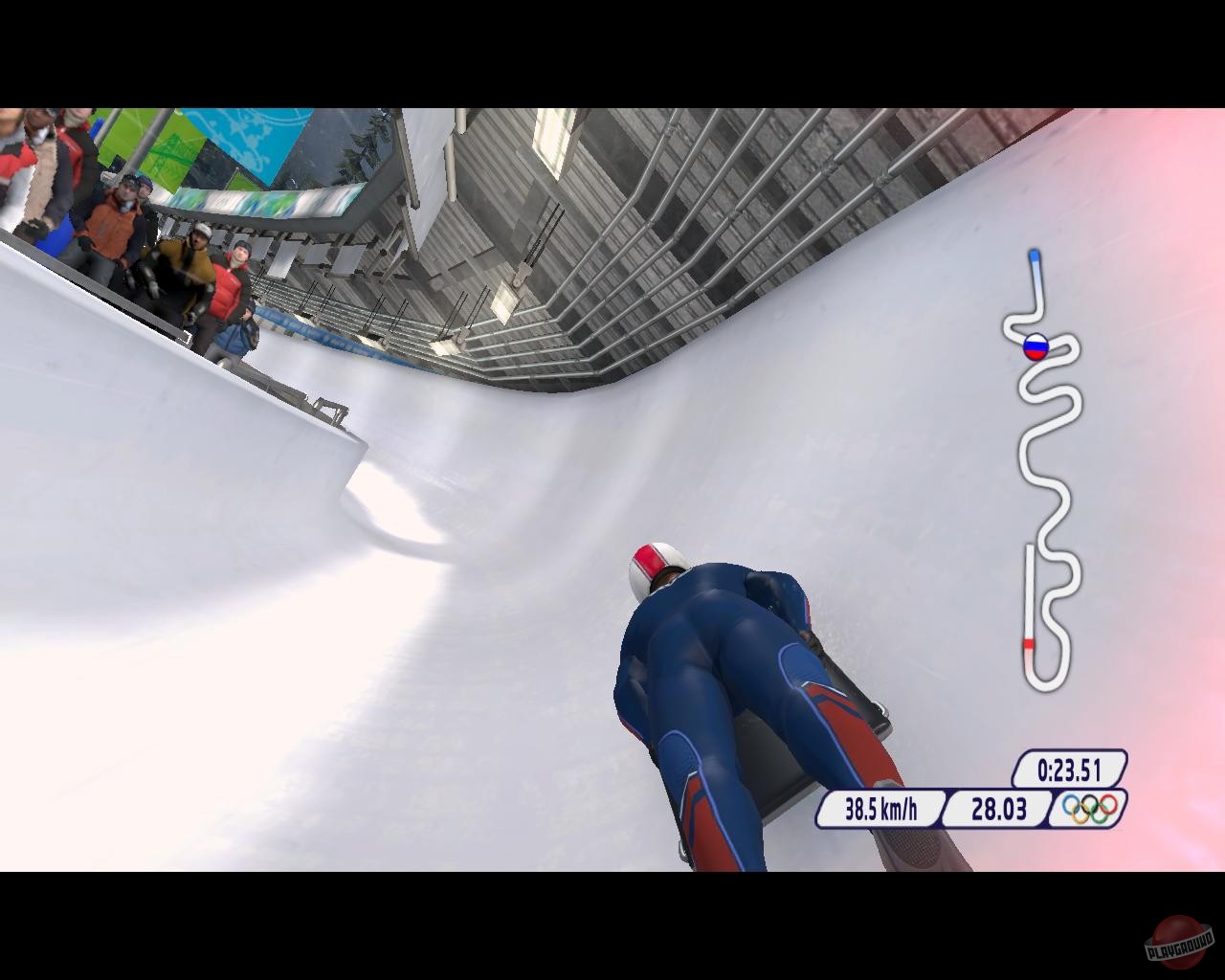Click the blue start point of the track map

click(1035, 256)
